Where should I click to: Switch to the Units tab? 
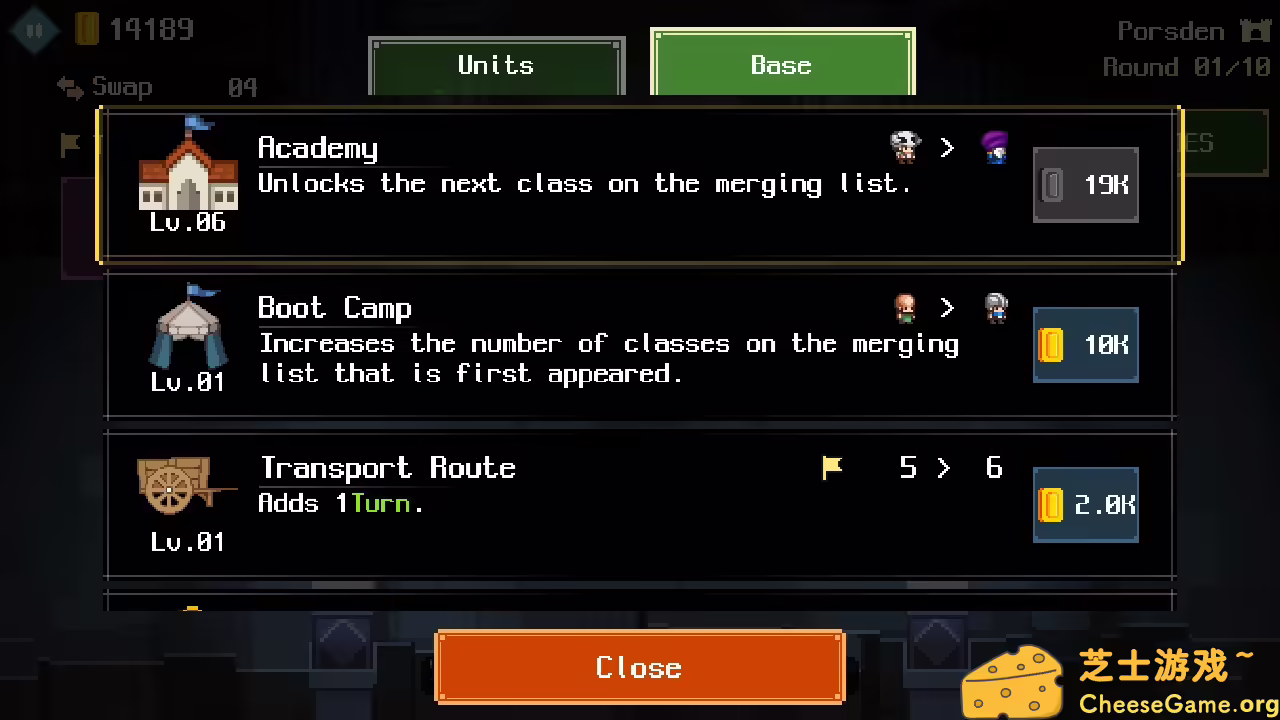(x=496, y=65)
